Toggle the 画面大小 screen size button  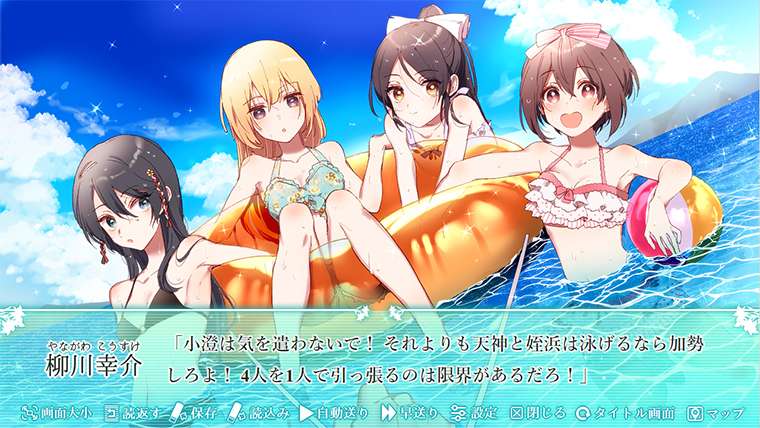coord(58,412)
